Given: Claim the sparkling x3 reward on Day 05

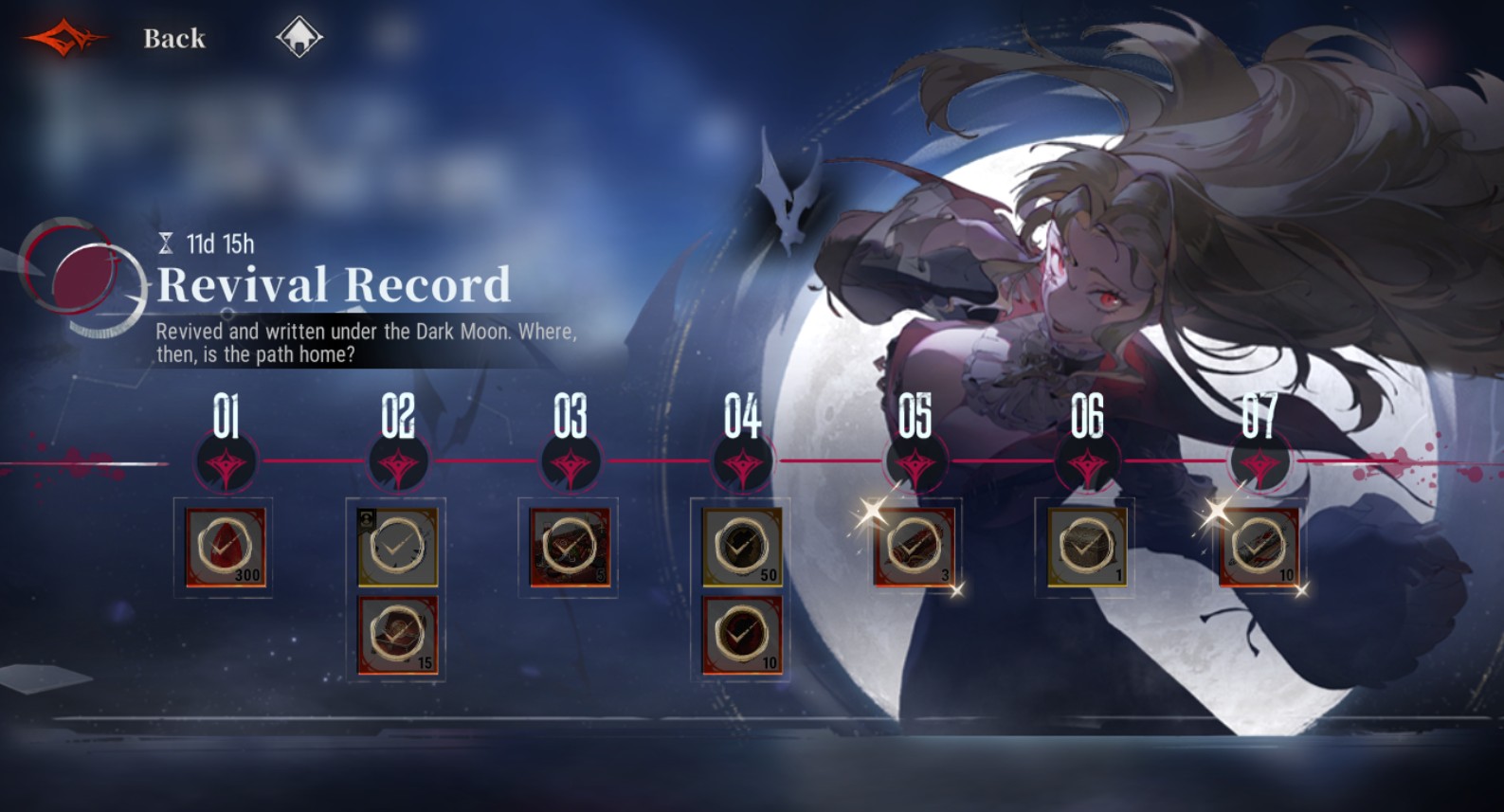Looking at the screenshot, I should tap(915, 545).
